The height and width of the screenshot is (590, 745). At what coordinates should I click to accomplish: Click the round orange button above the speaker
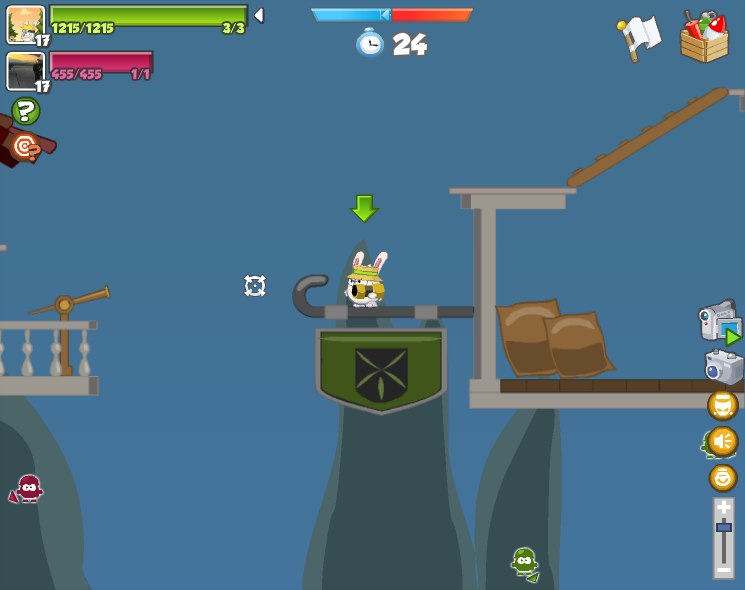[x=722, y=405]
